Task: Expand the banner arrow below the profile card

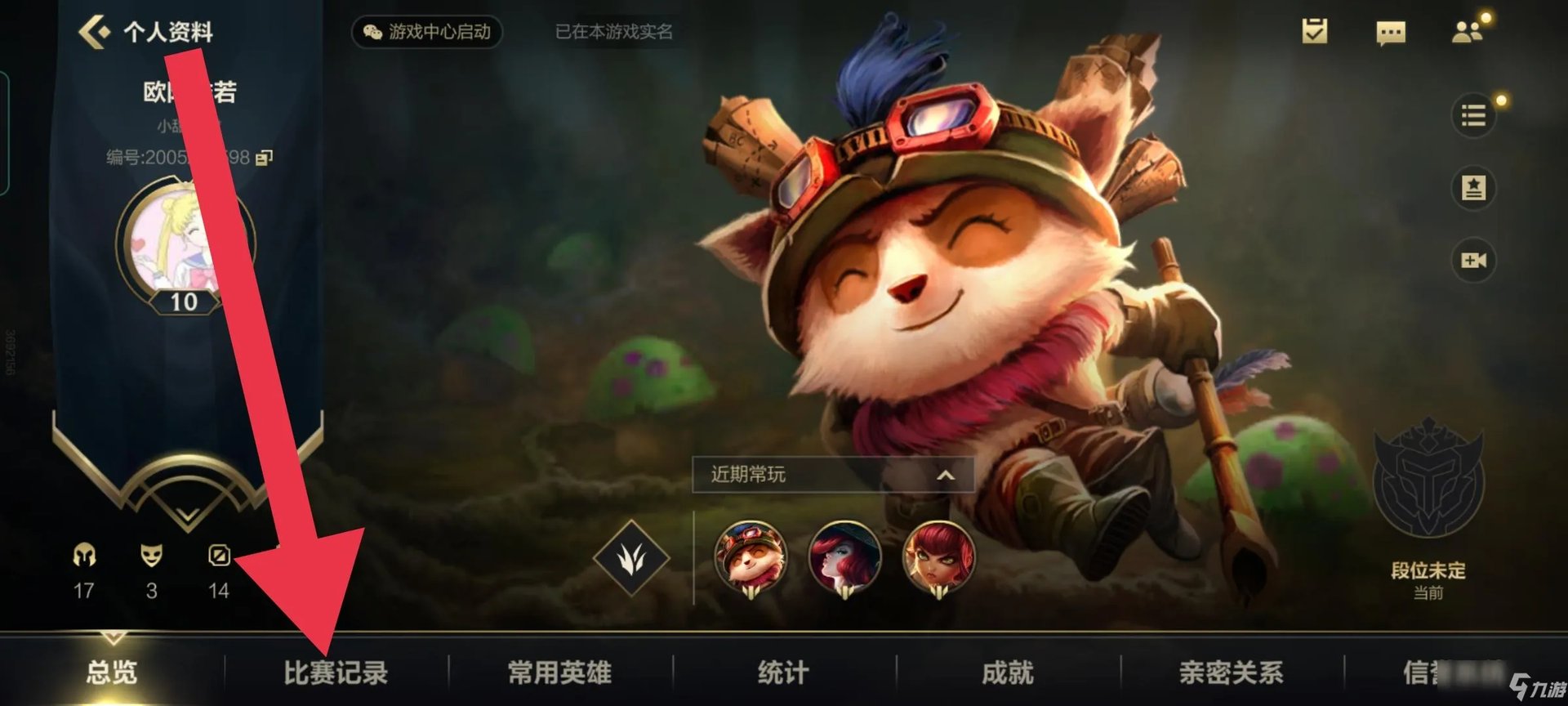Action: click(x=186, y=517)
